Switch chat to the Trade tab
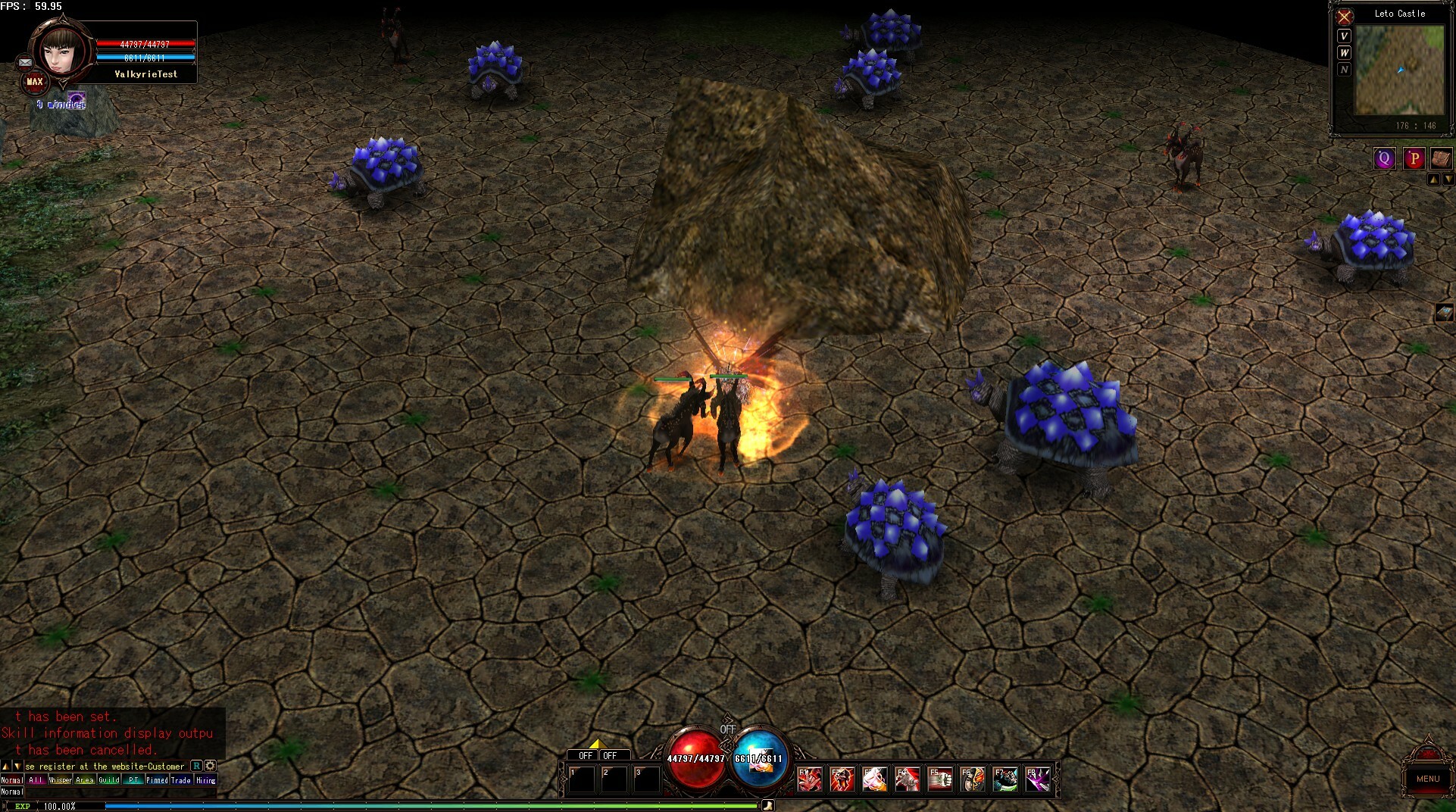The image size is (1456, 812). click(180, 779)
